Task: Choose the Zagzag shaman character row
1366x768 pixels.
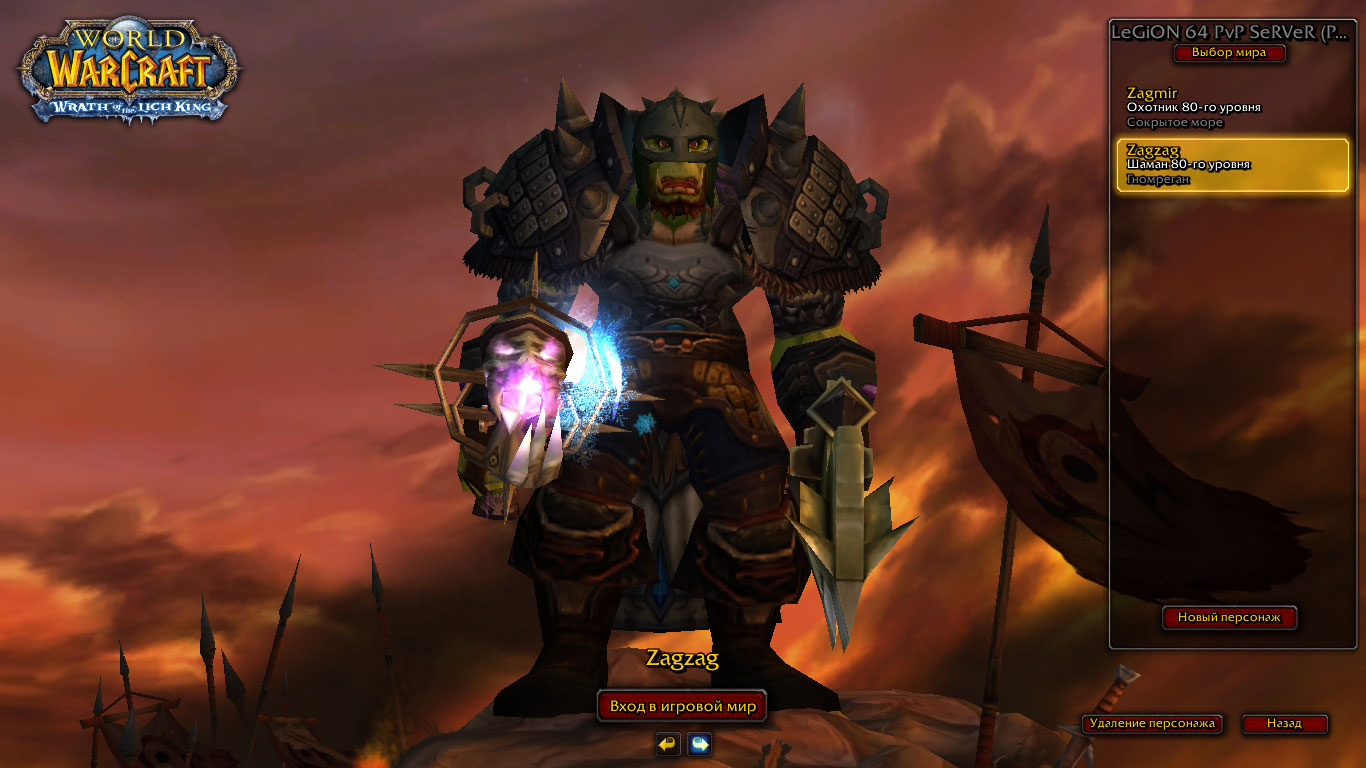Action: point(1232,165)
